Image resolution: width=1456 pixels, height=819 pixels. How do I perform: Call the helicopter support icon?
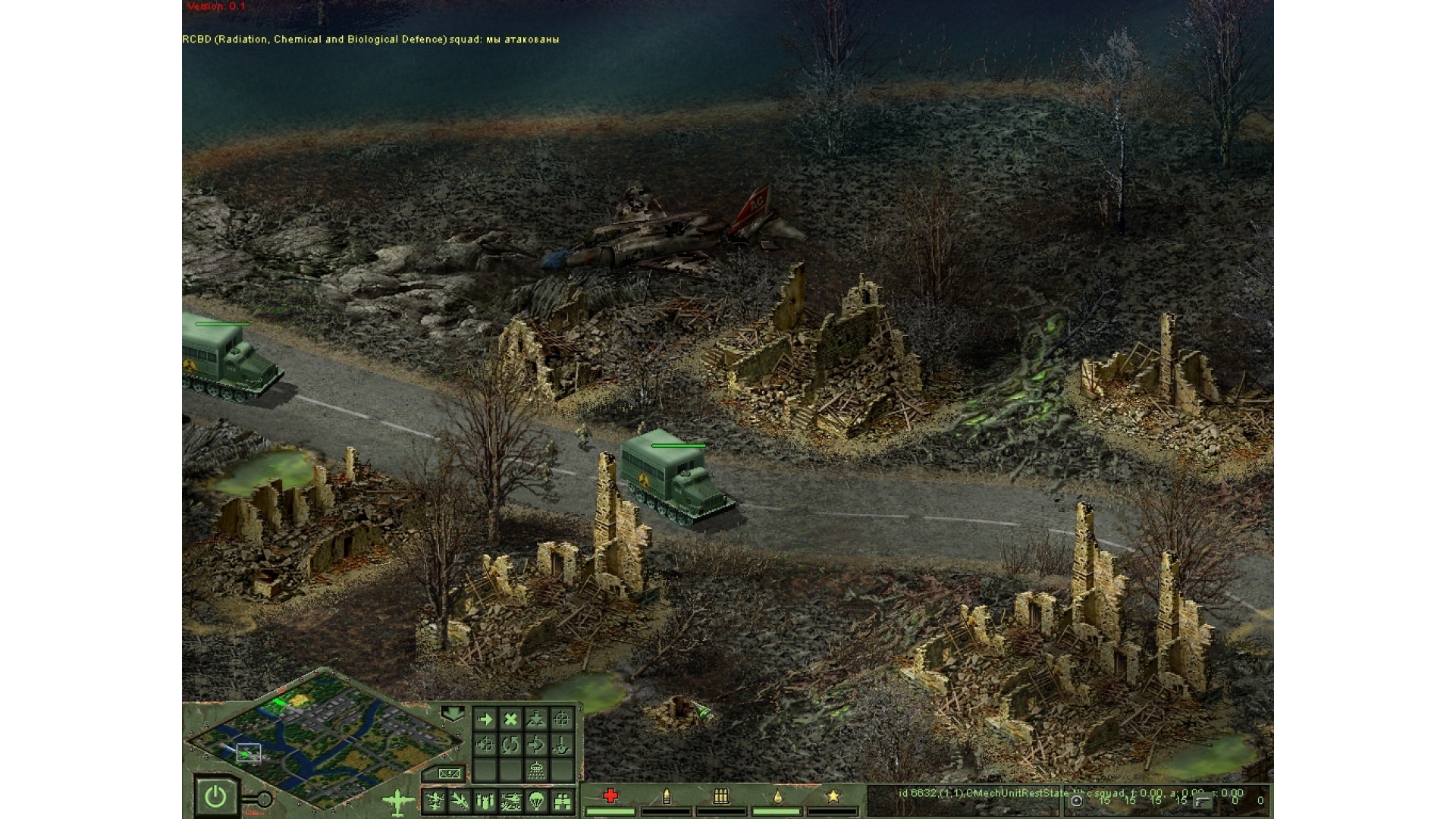pos(510,801)
